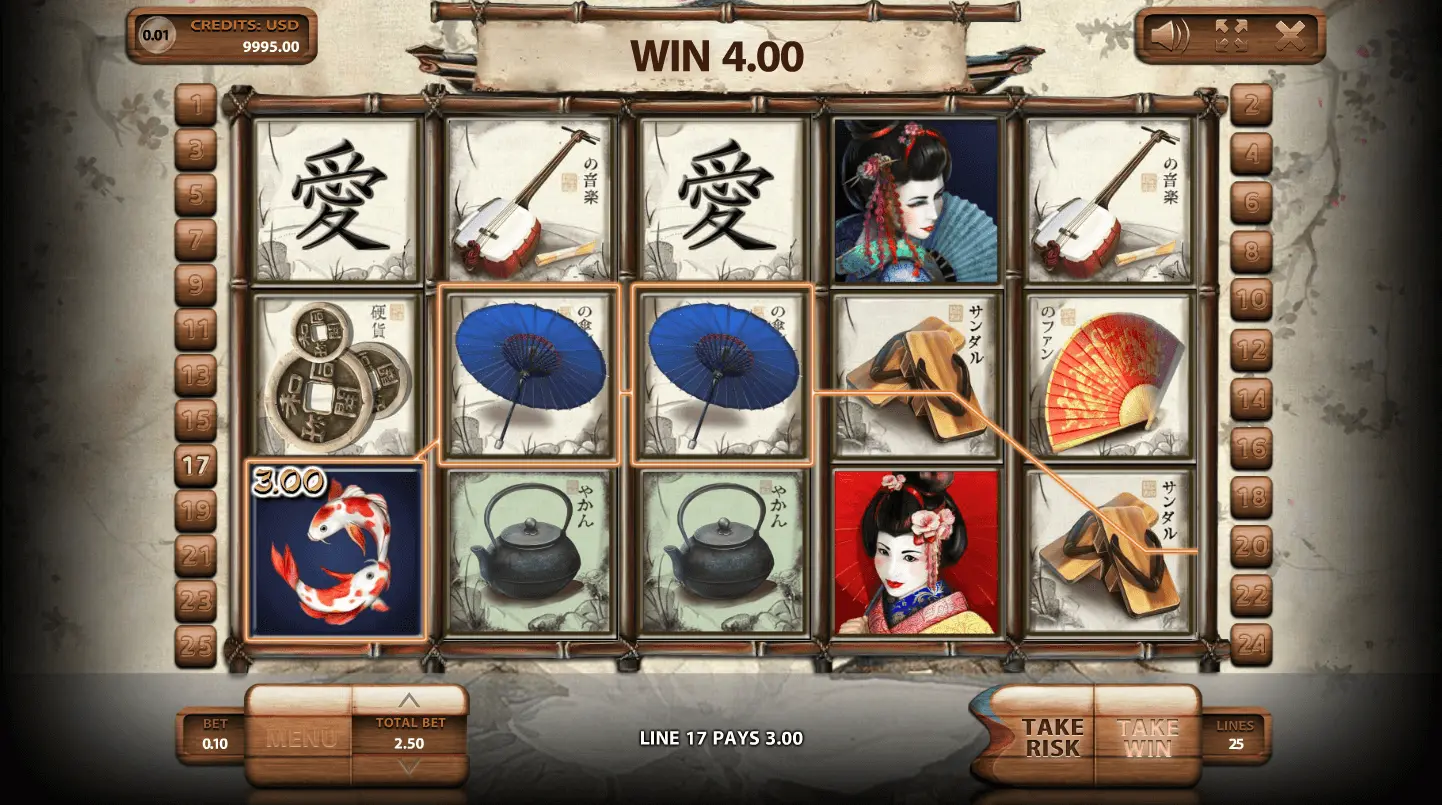Image resolution: width=1442 pixels, height=805 pixels.
Task: Adjust the Lines 25 setting
Action: point(1234,735)
